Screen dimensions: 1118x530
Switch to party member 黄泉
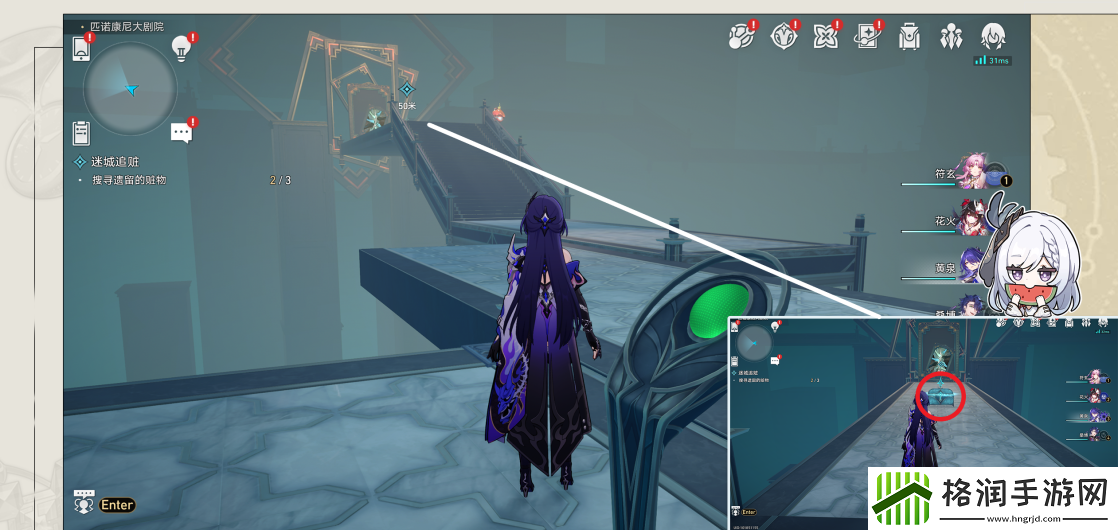pyautogui.click(x=973, y=267)
